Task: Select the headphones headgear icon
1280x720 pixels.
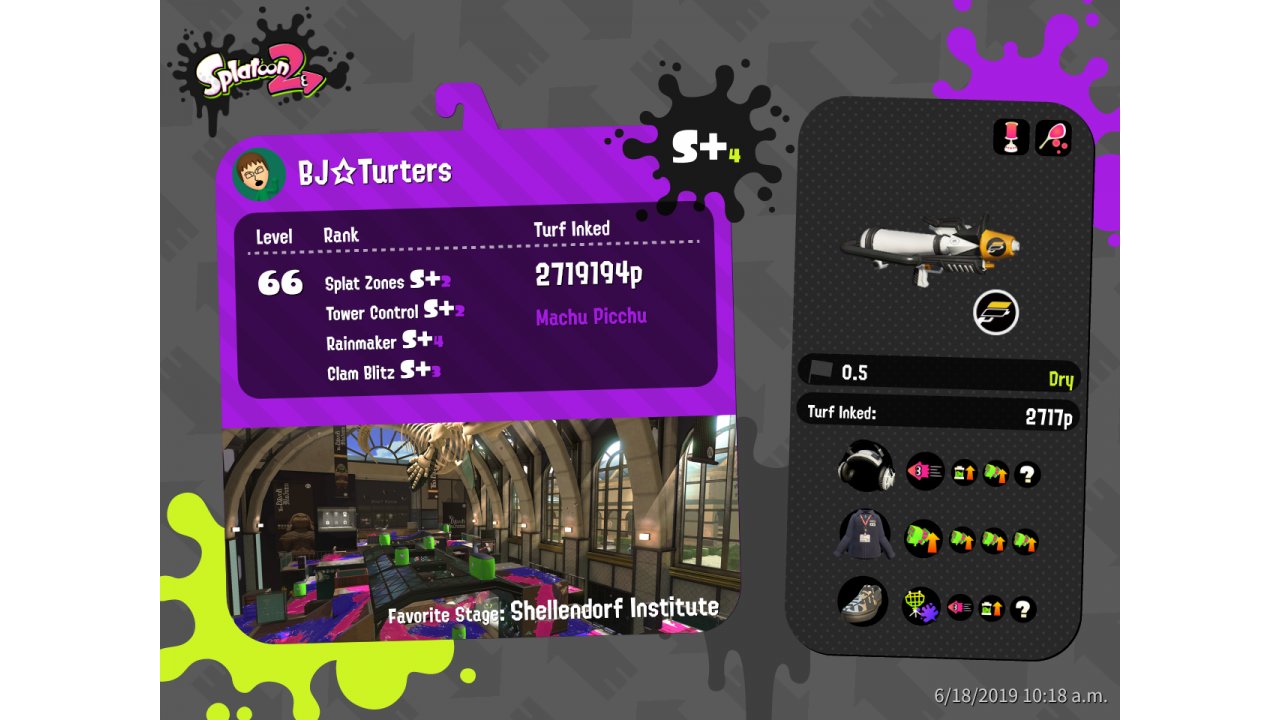Action: (x=865, y=467)
